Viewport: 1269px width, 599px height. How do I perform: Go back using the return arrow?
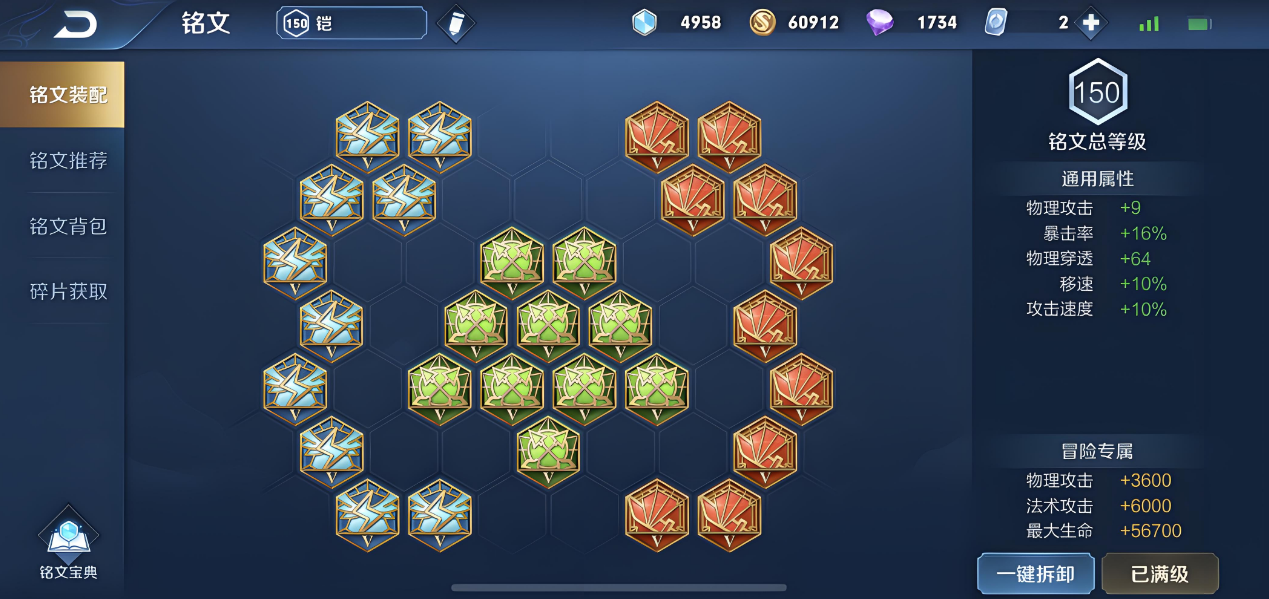76,24
